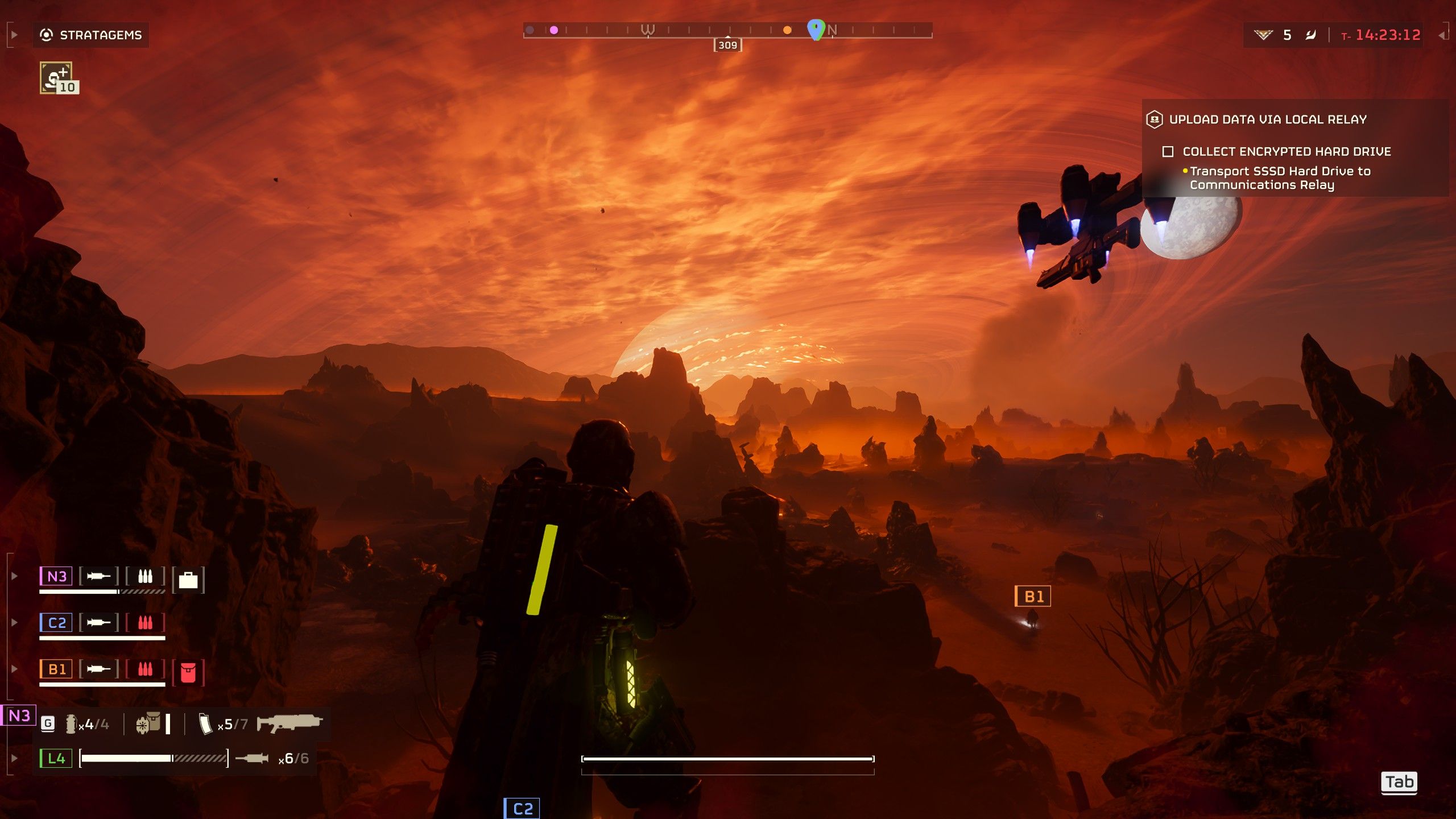The height and width of the screenshot is (819, 1456).
Task: Select squad member N3 in the squad list
Action: [56, 576]
